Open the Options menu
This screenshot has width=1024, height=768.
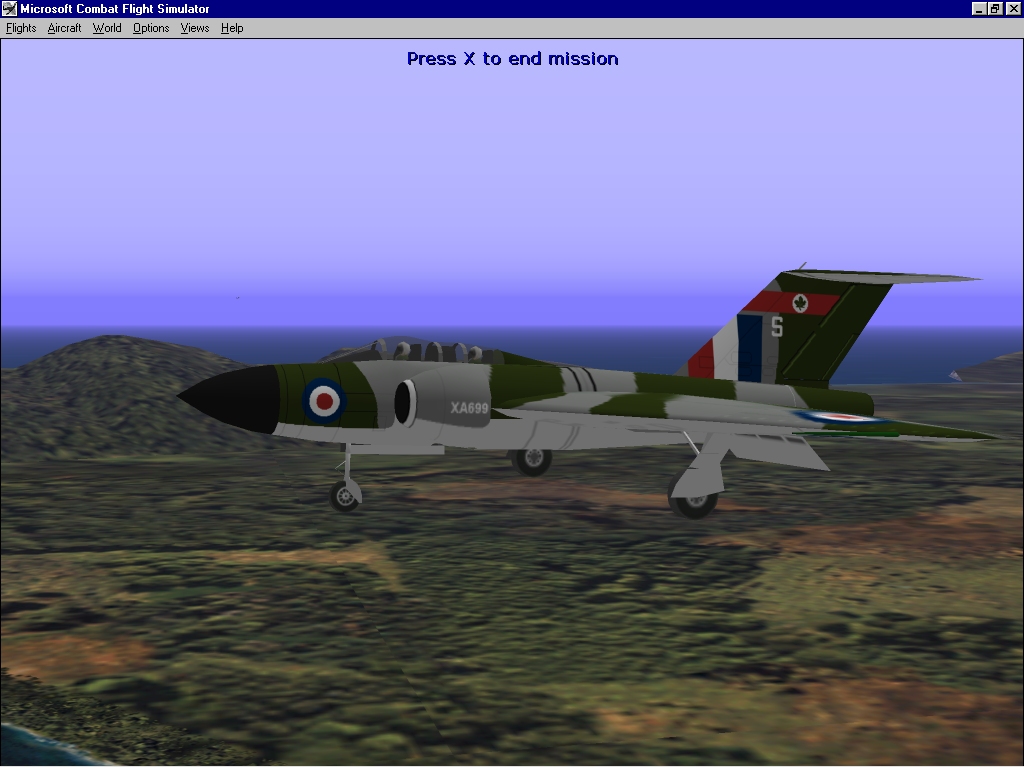pyautogui.click(x=151, y=28)
